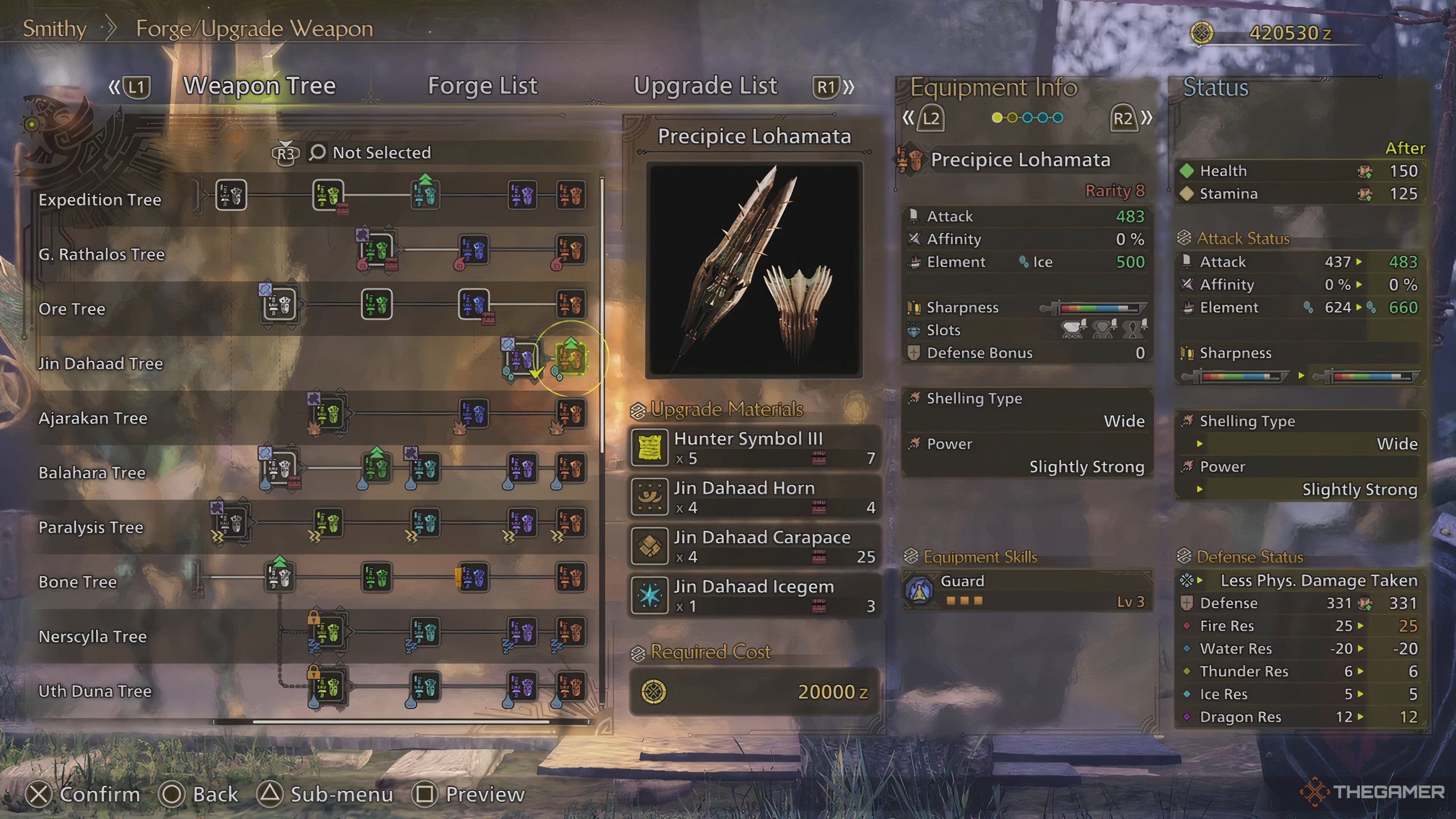The height and width of the screenshot is (819, 1456).
Task: Select the Guard equipment skill entry
Action: 1027,590
